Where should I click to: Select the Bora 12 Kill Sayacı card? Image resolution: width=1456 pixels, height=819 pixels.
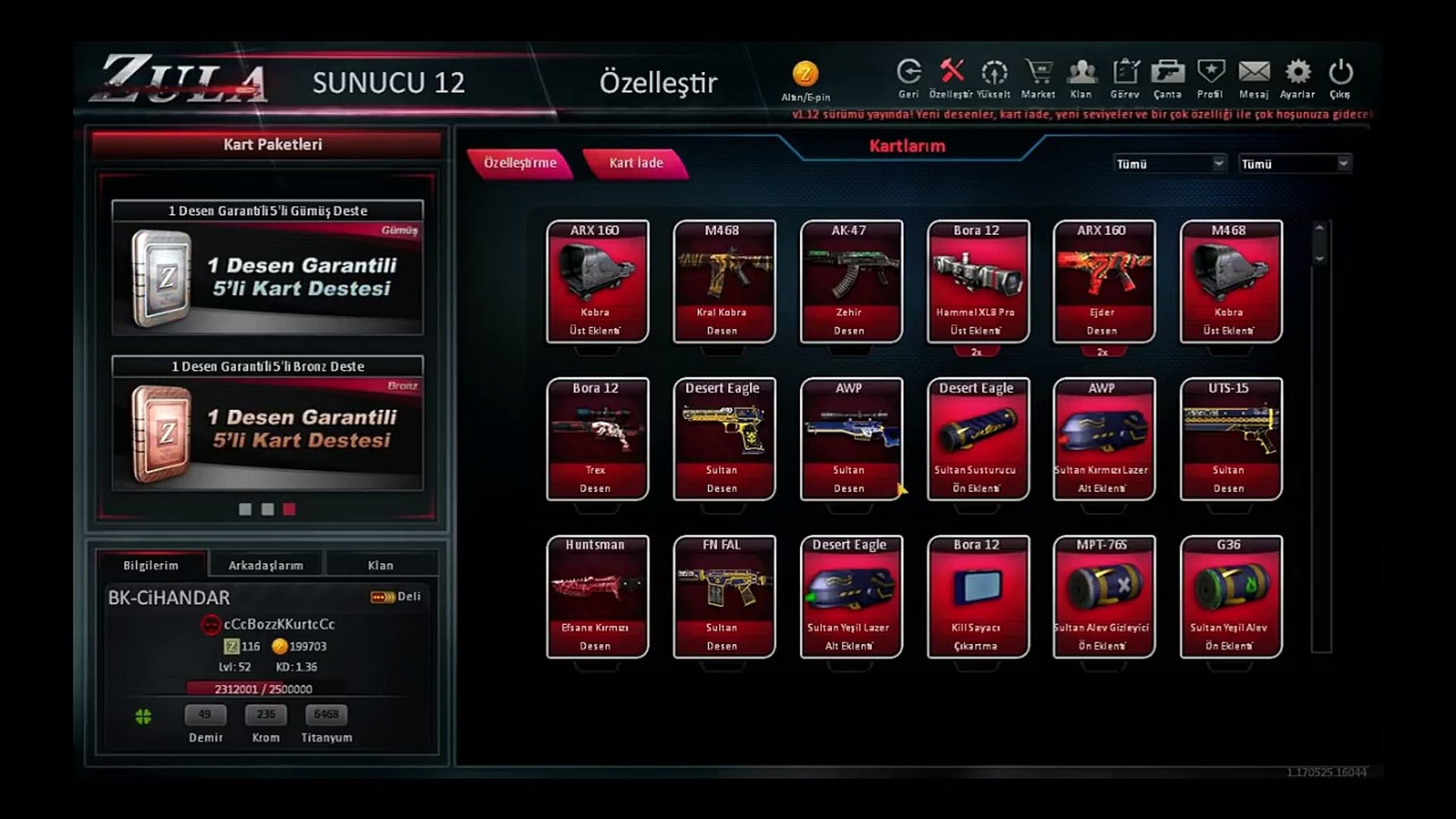point(977,597)
